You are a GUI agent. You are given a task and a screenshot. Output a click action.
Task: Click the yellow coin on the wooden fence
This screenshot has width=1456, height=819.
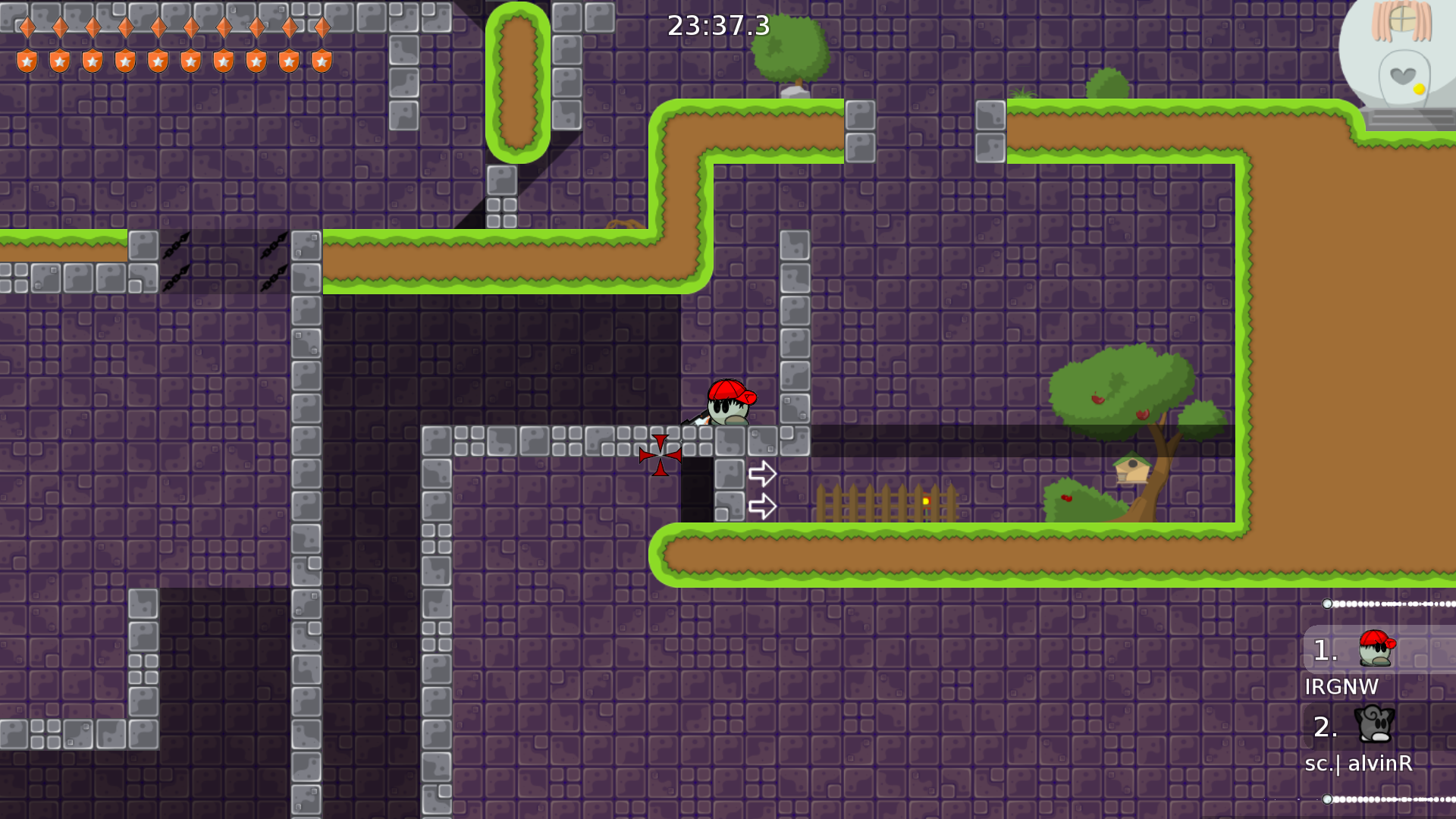[x=927, y=500]
